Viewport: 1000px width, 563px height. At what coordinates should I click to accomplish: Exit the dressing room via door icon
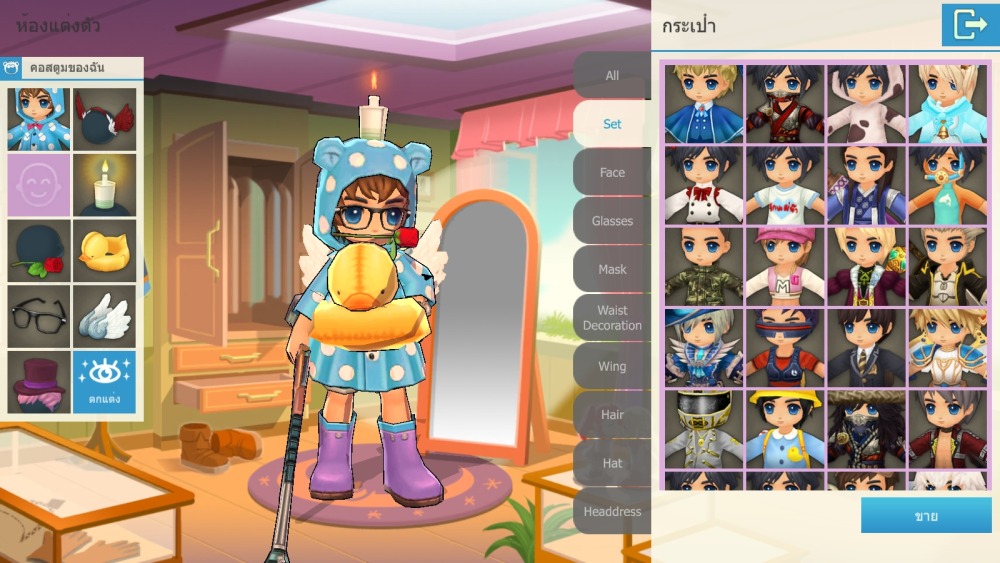(969, 25)
